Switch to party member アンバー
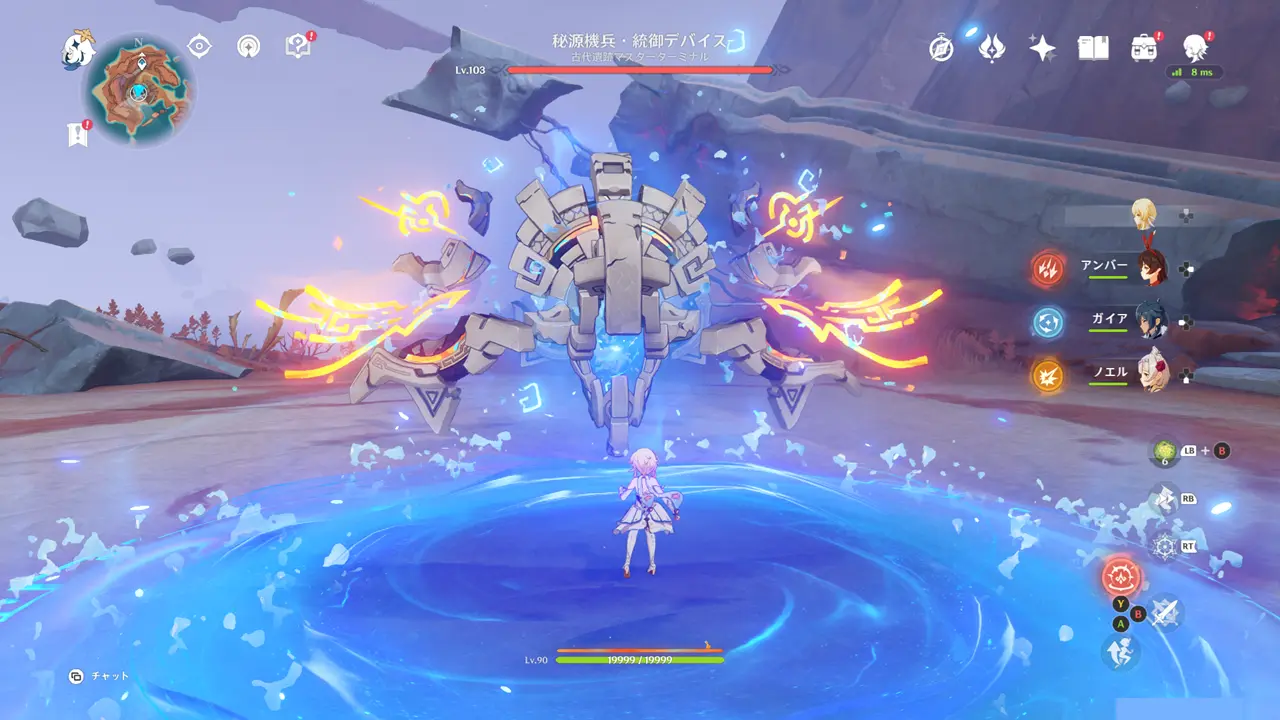 (x=1150, y=268)
